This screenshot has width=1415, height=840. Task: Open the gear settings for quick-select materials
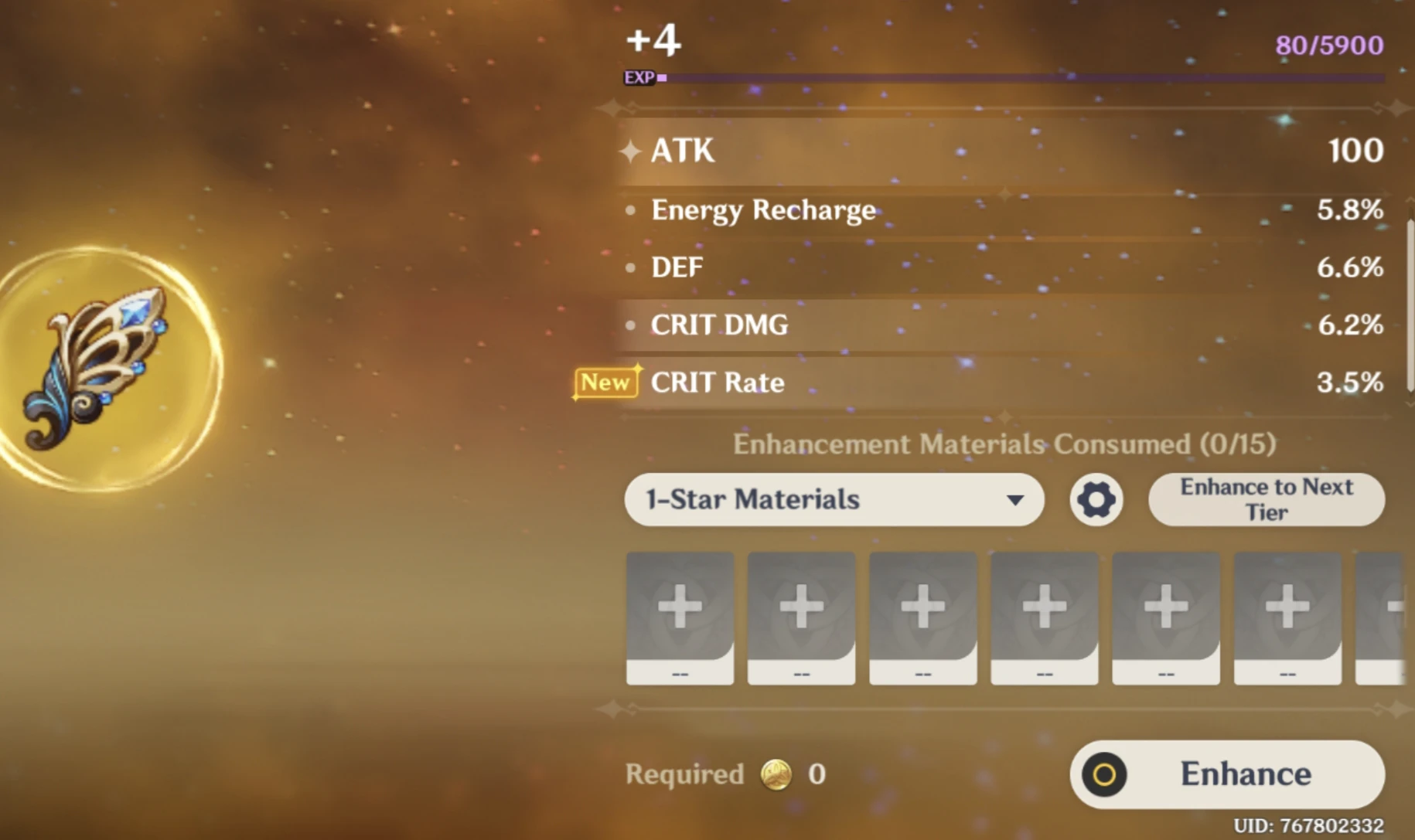click(x=1096, y=500)
